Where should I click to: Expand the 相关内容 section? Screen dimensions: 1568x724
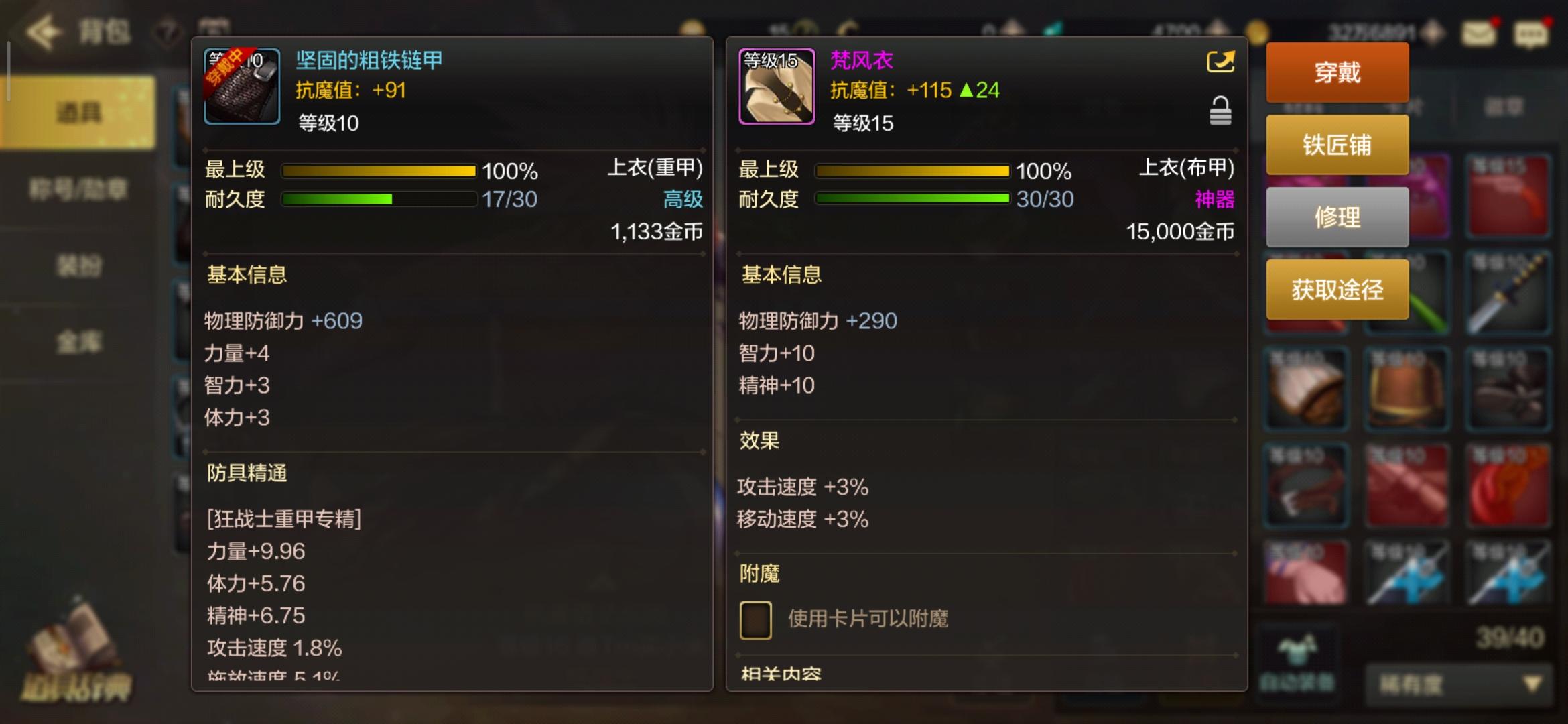(781, 674)
